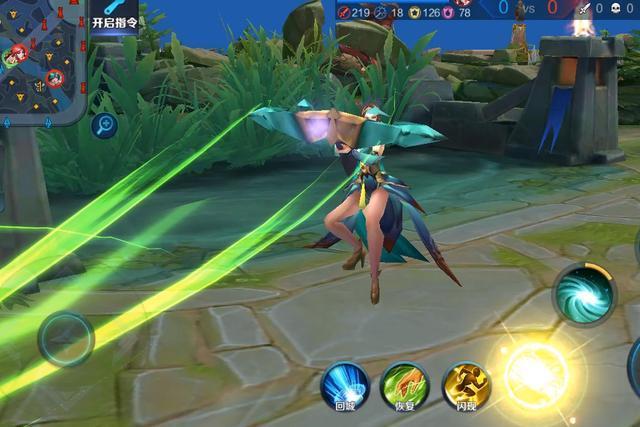640x427 pixels.
Task: Tap the movement joystick circle
Action: pos(66,338)
